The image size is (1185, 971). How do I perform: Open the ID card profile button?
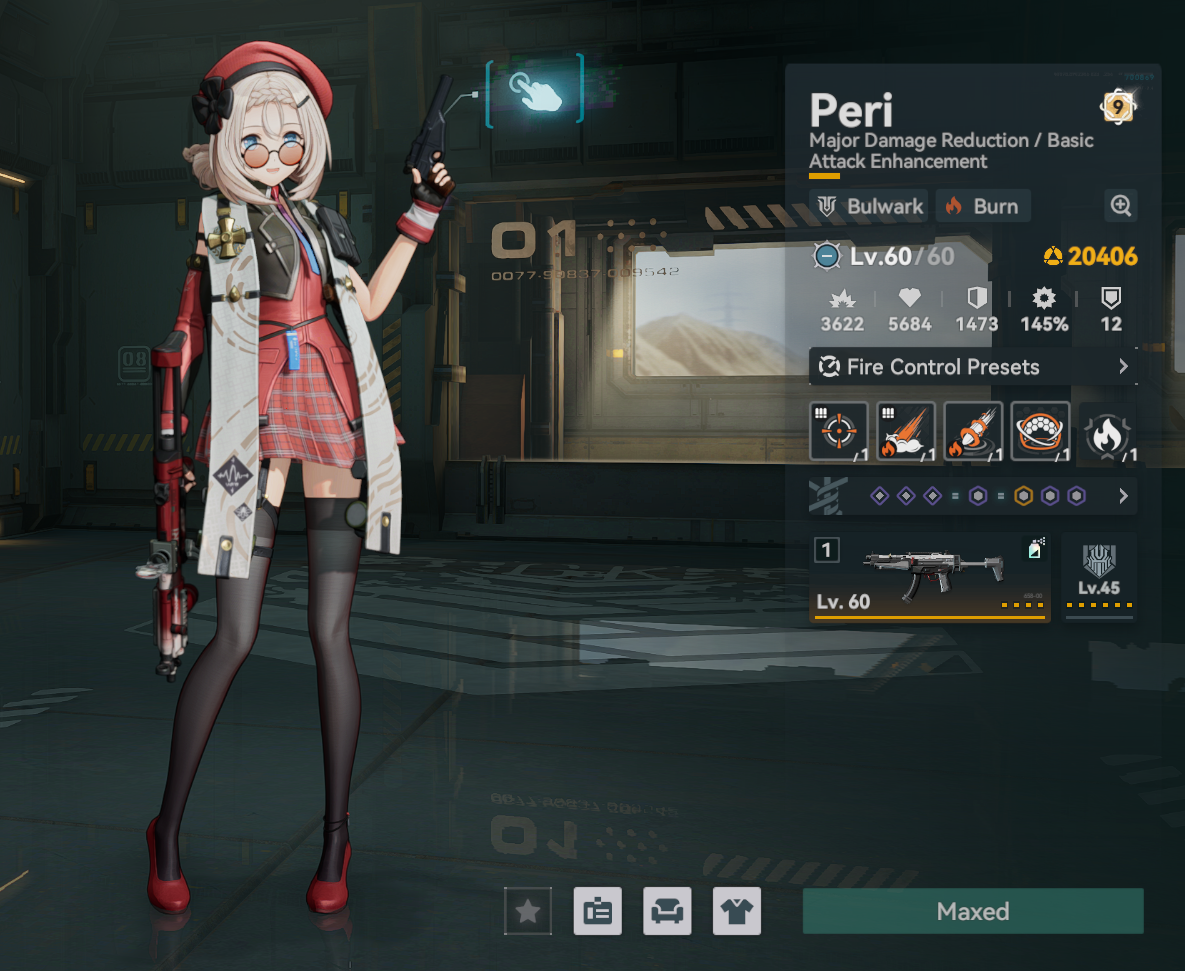[598, 911]
